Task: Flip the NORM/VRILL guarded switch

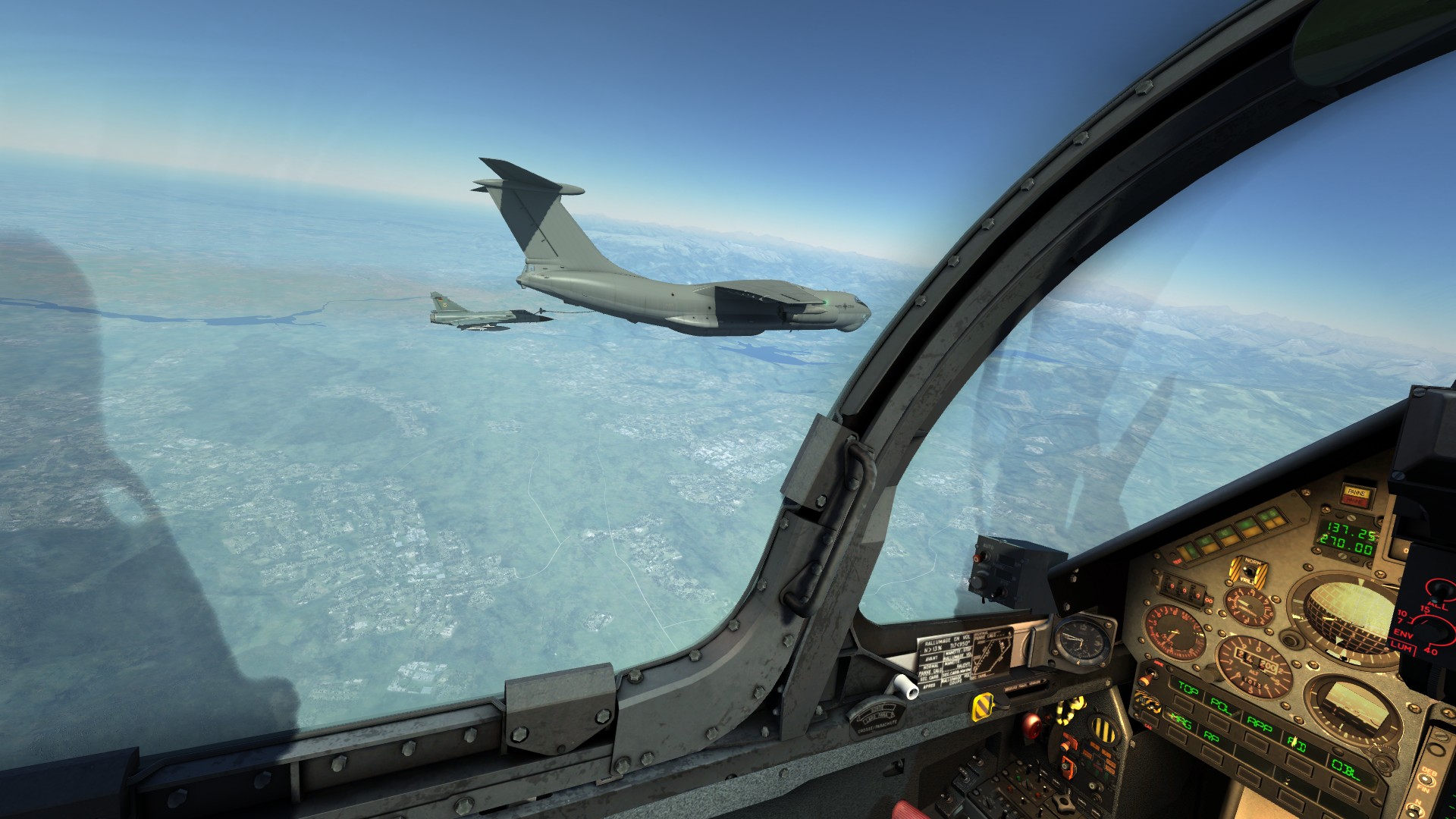Action: pyautogui.click(x=1247, y=570)
